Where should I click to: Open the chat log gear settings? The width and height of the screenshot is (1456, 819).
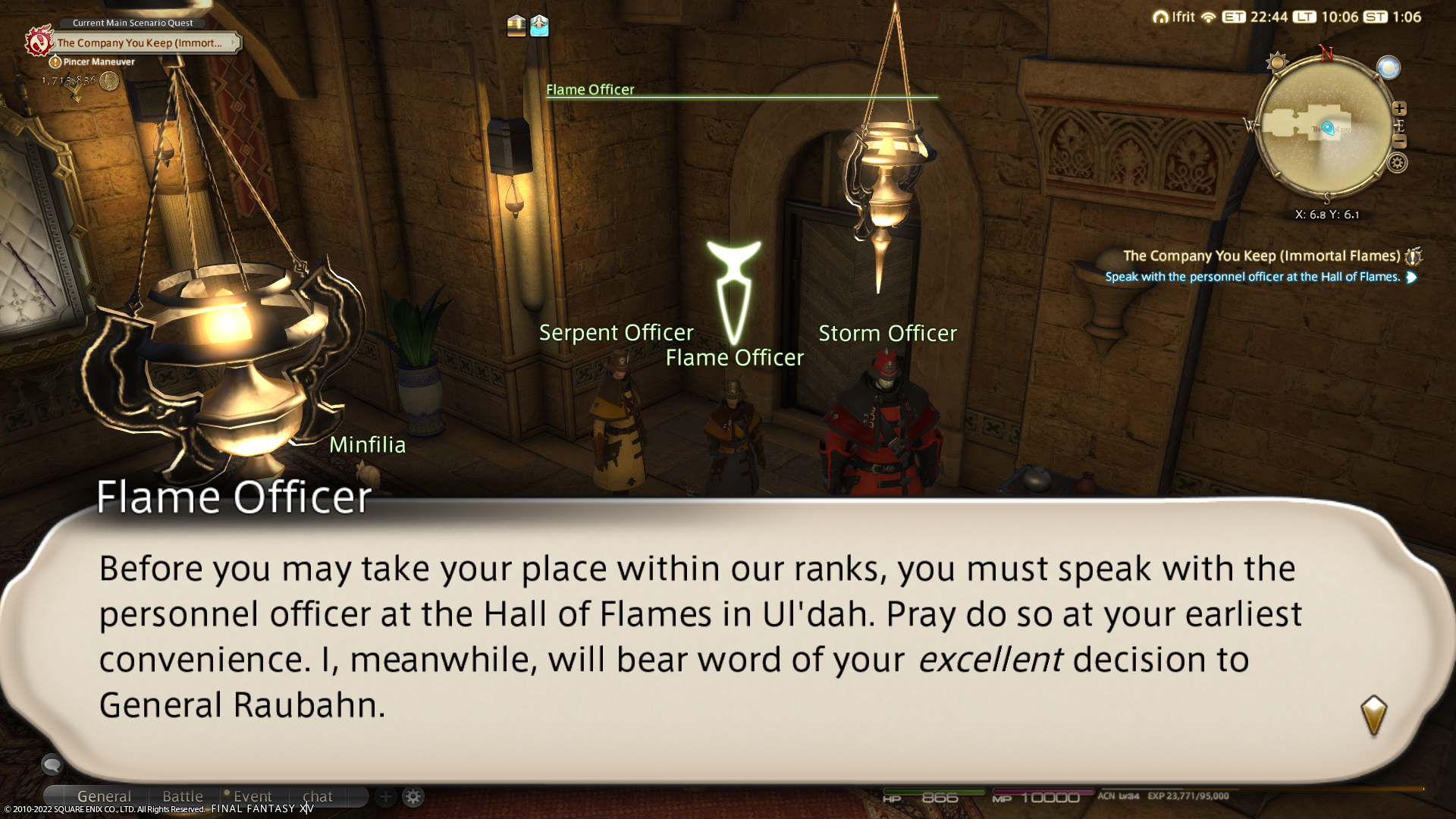click(413, 797)
